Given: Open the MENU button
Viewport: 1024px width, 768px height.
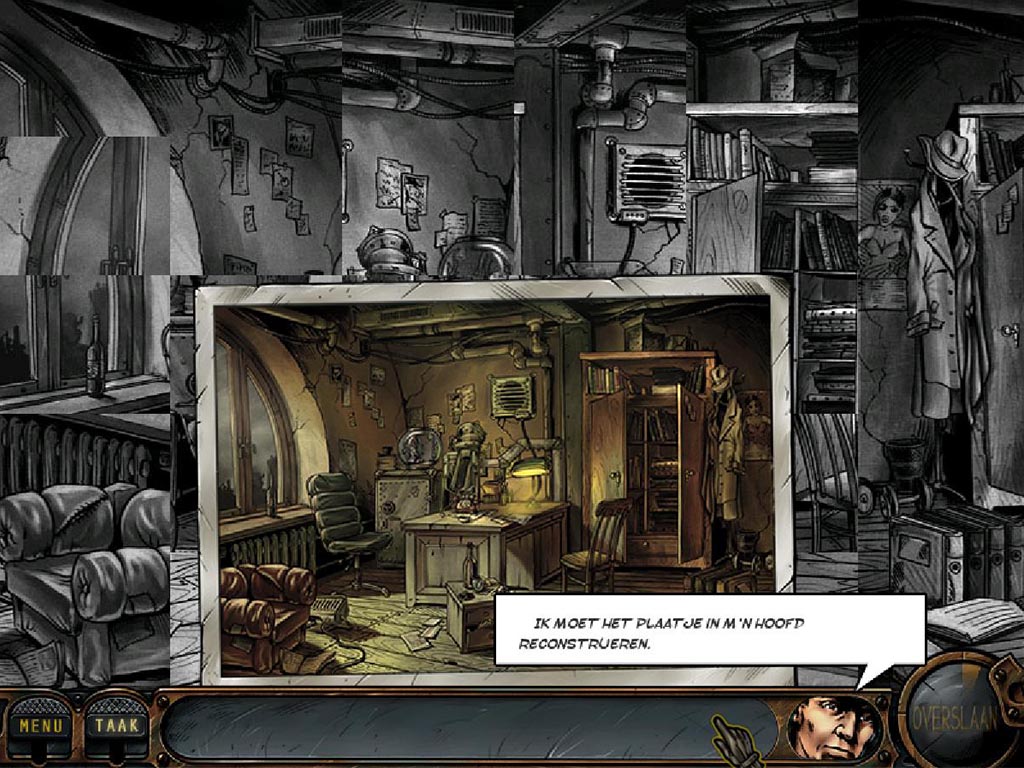Looking at the screenshot, I should pos(41,725).
